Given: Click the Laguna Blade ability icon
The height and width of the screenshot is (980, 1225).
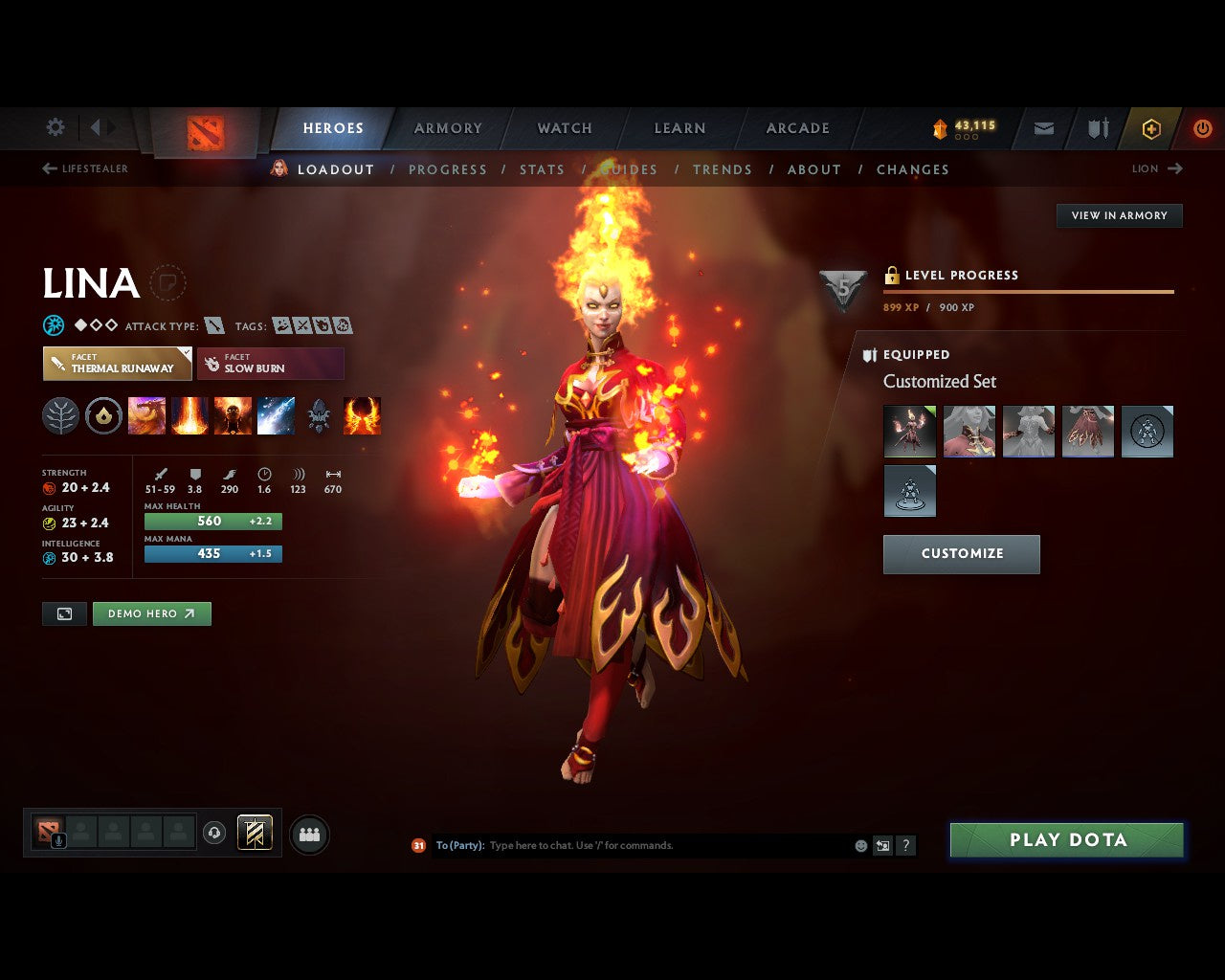Looking at the screenshot, I should [277, 414].
